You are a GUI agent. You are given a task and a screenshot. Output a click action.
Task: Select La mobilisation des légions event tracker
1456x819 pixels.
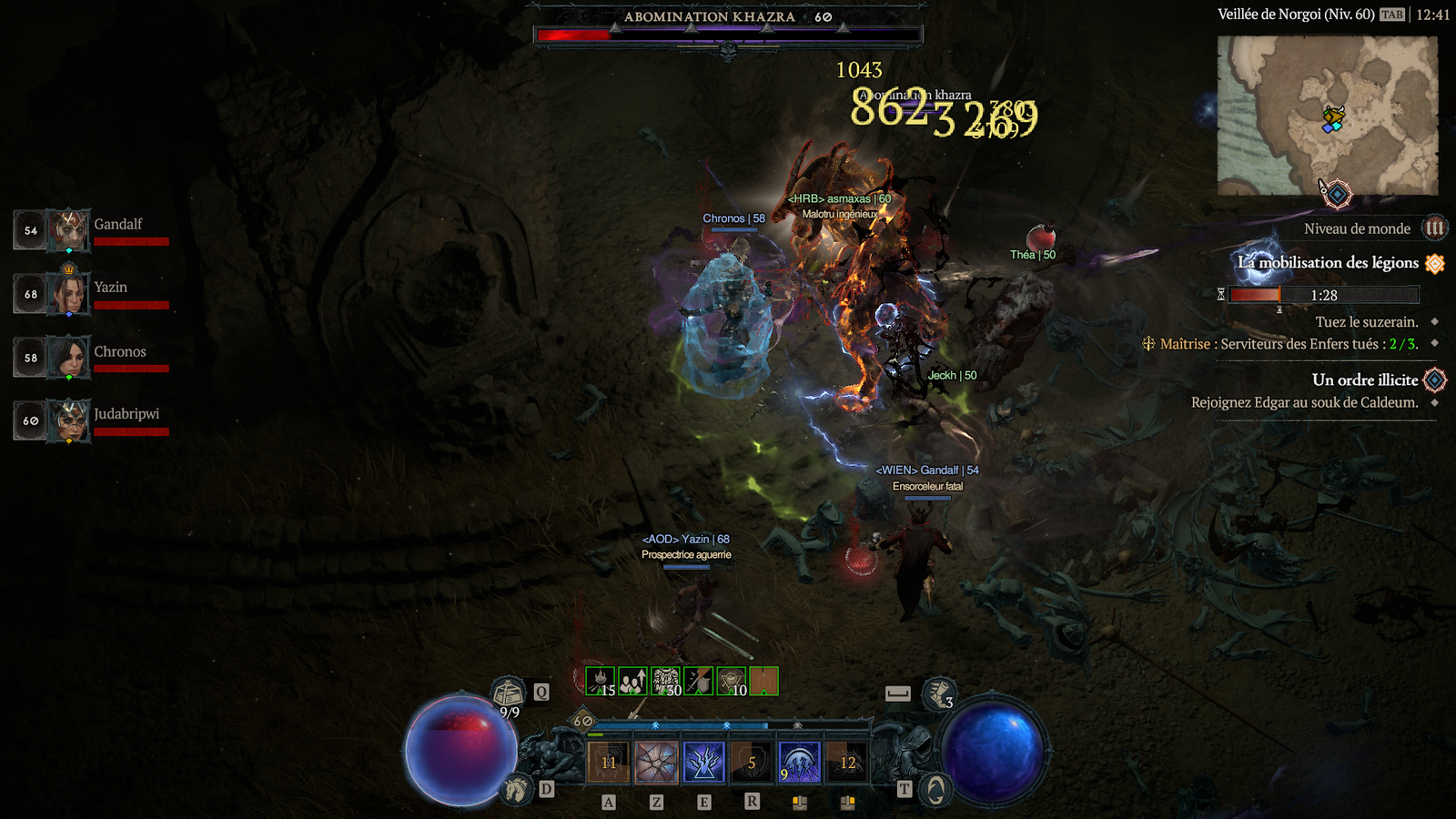(x=1329, y=263)
